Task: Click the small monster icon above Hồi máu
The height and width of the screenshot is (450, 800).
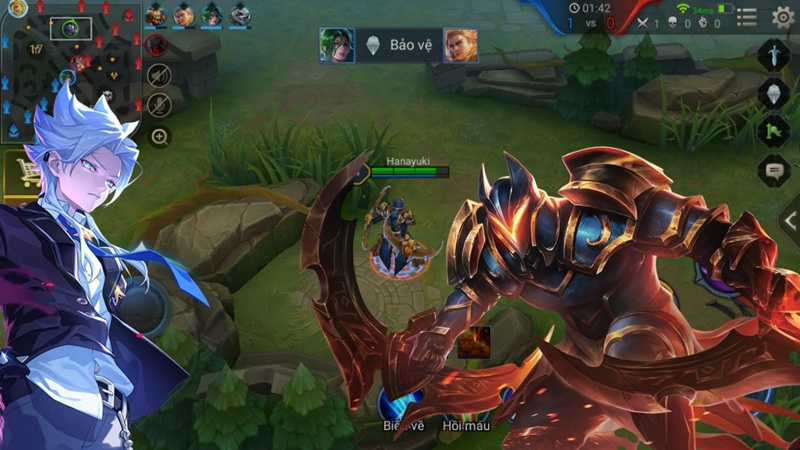Action: pyautogui.click(x=474, y=341)
